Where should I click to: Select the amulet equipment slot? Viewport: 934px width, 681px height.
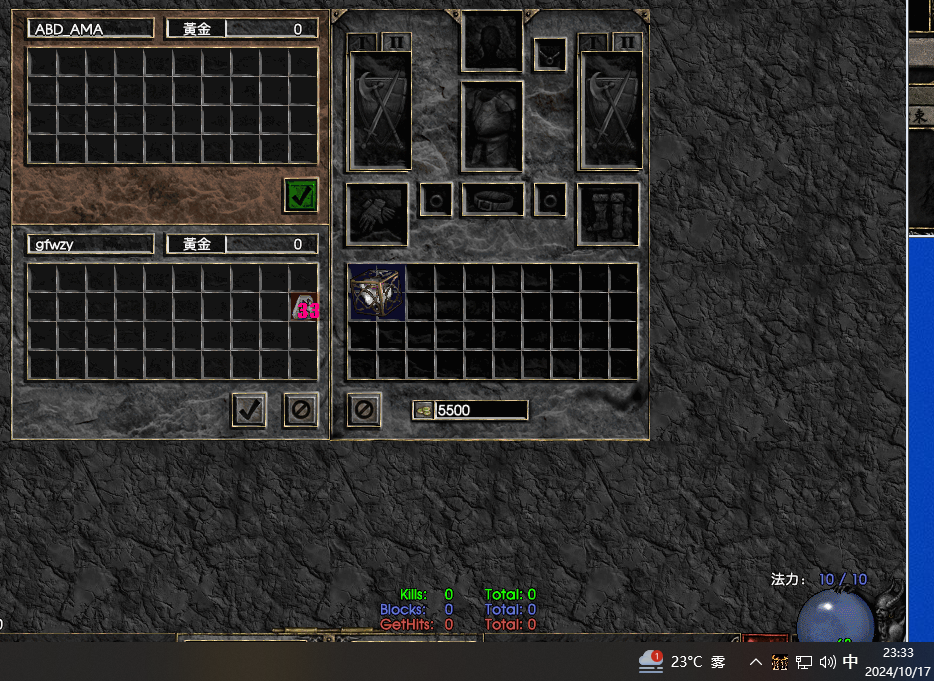tap(550, 54)
